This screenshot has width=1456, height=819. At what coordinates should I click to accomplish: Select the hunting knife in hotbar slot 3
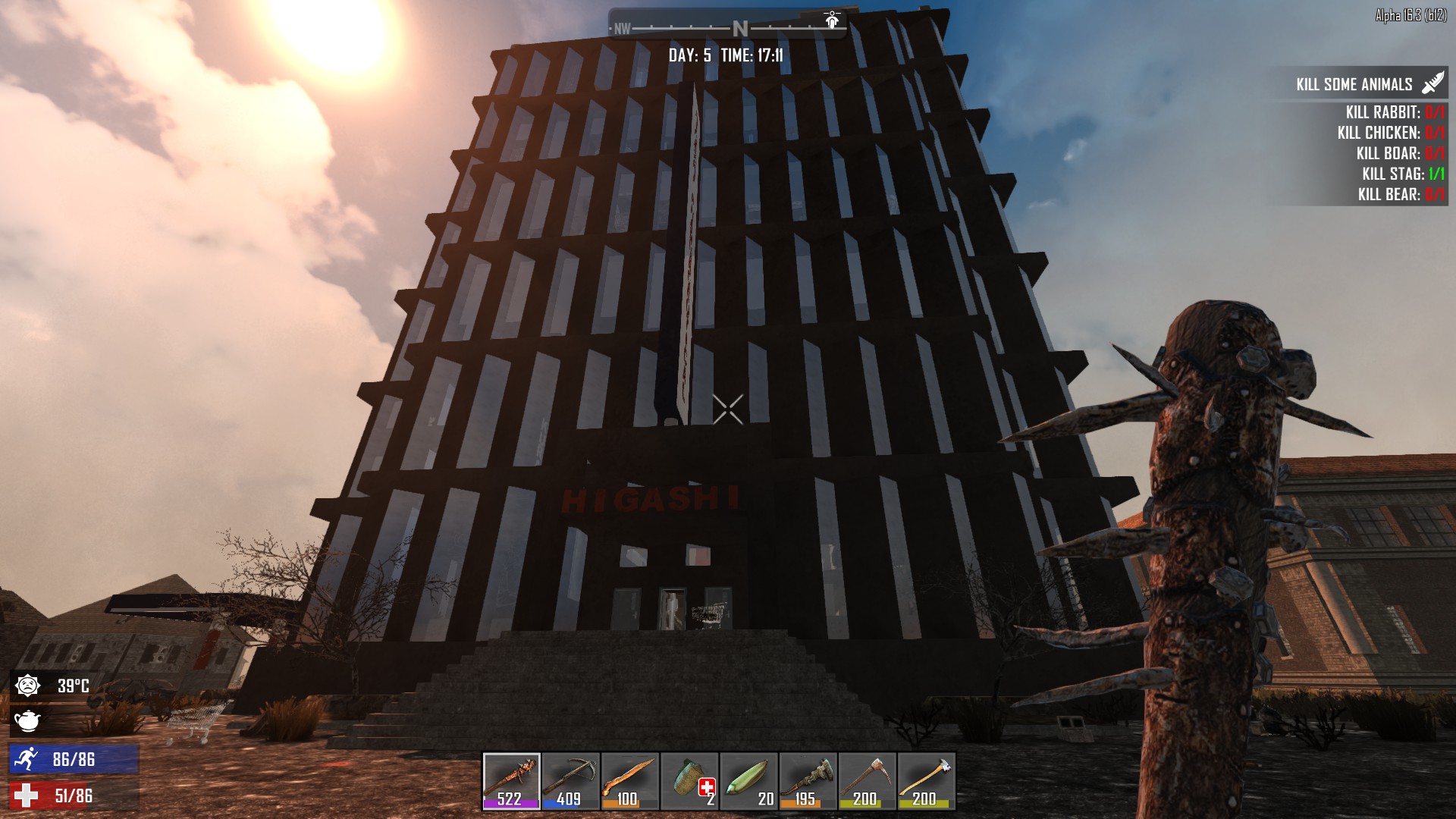[629, 781]
